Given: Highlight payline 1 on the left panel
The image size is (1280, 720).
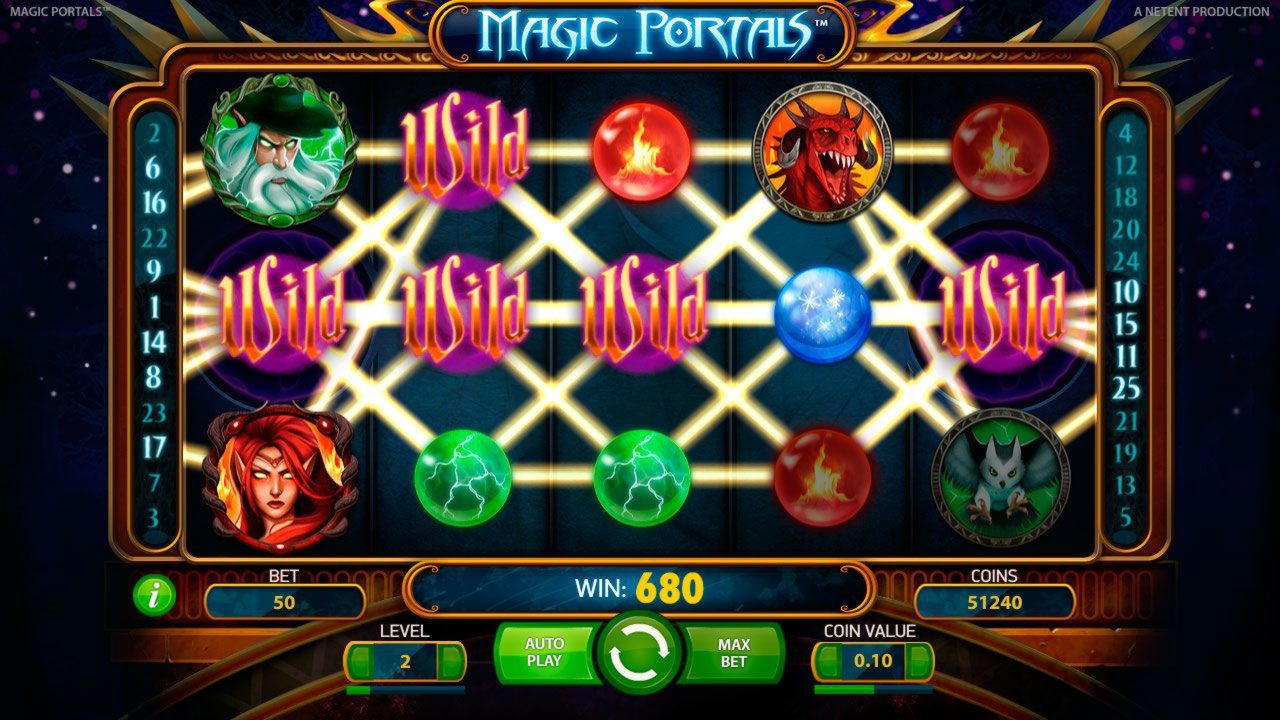Looking at the screenshot, I should tap(154, 306).
